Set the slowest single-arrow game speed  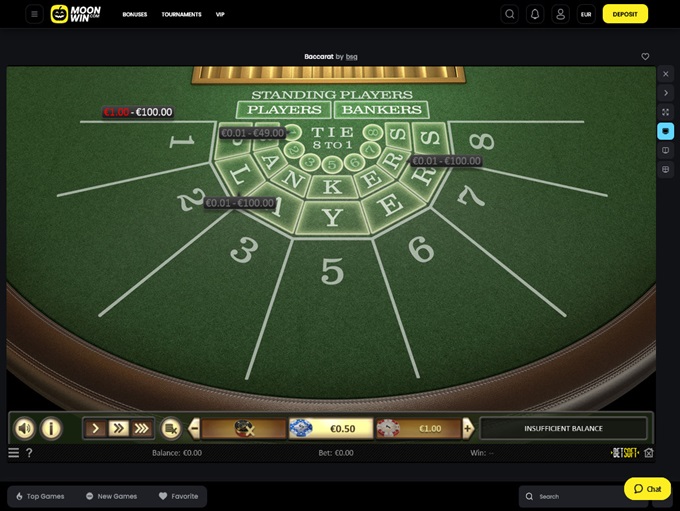96,429
